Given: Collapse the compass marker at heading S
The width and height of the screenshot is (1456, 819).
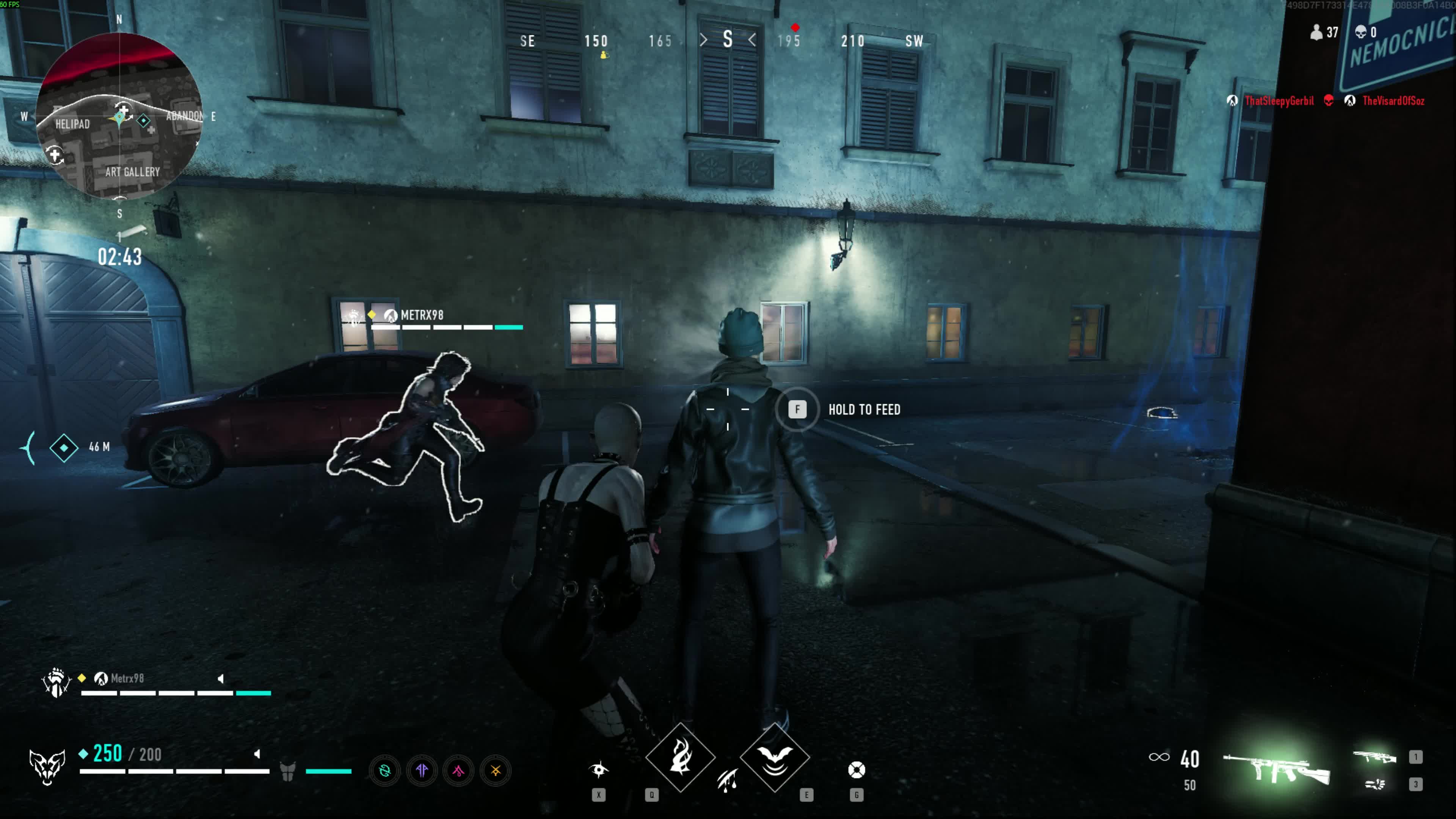Looking at the screenshot, I should [x=728, y=39].
